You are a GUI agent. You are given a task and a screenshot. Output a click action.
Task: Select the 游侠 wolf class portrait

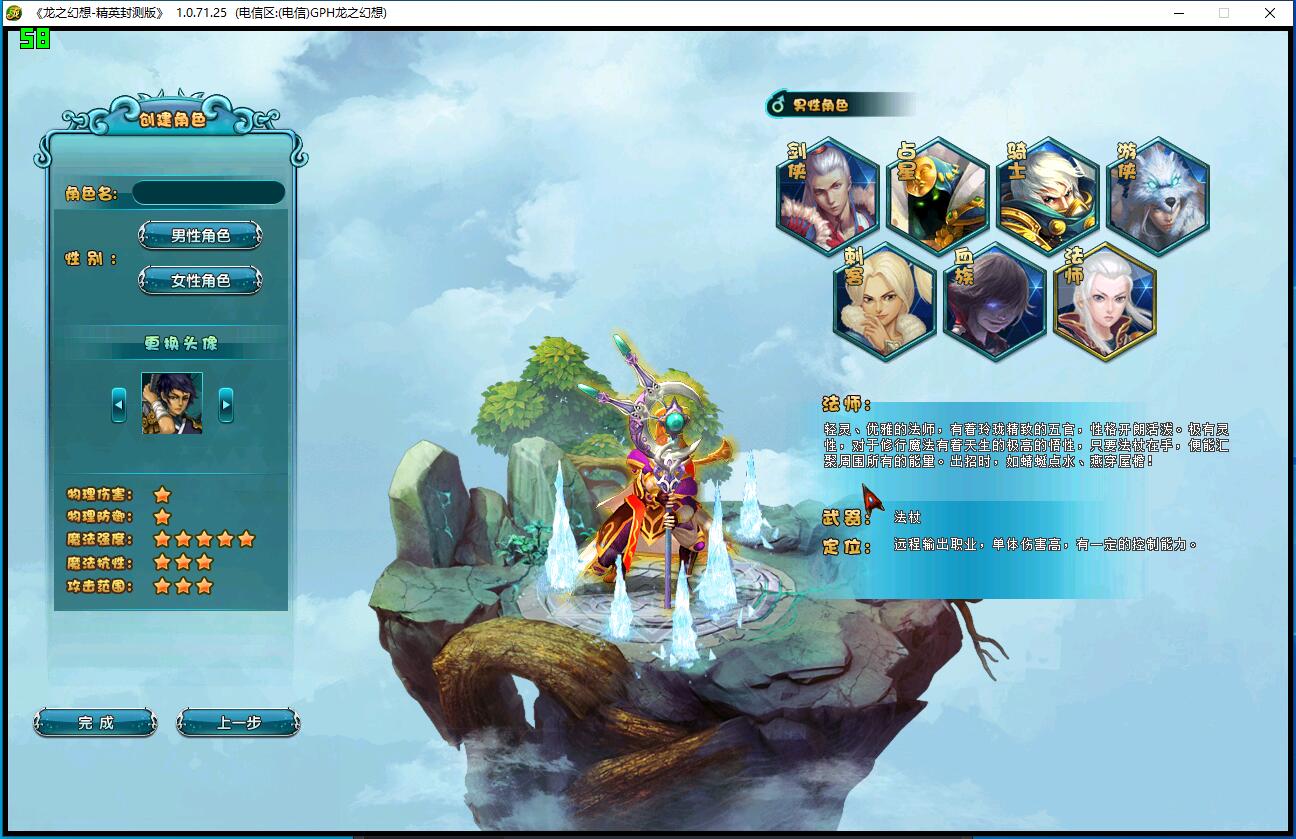pyautogui.click(x=1160, y=197)
